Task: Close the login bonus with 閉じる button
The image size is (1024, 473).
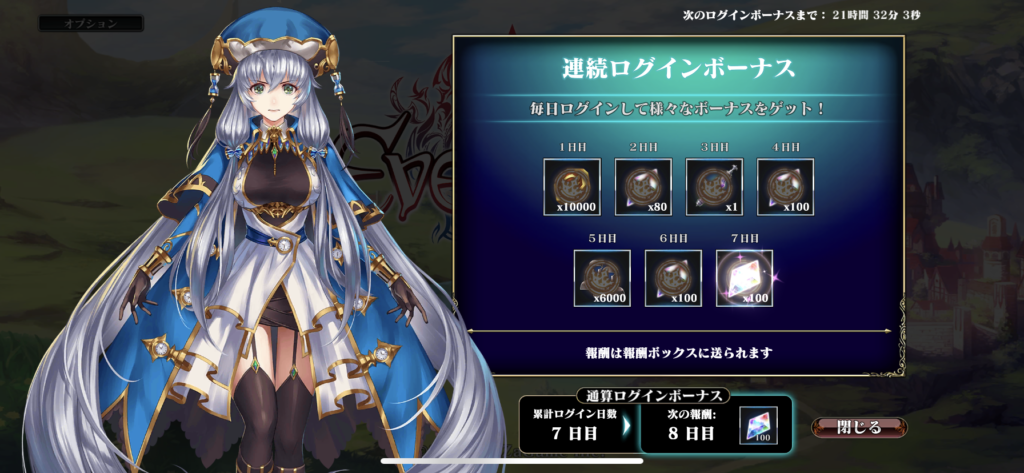Action: click(x=859, y=428)
